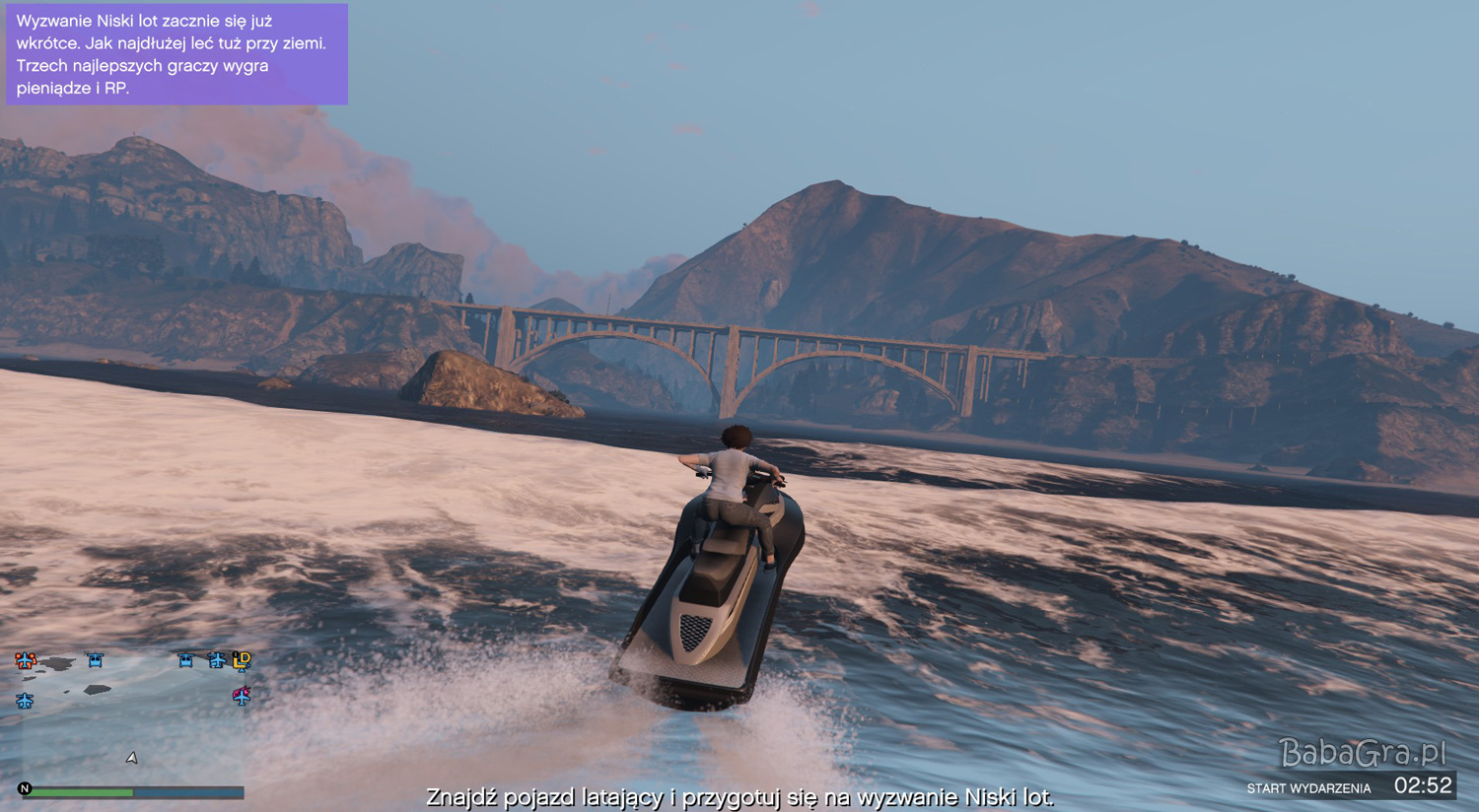
Task: Click the pink-flamed plane blip on minimap
Action: click(x=242, y=696)
